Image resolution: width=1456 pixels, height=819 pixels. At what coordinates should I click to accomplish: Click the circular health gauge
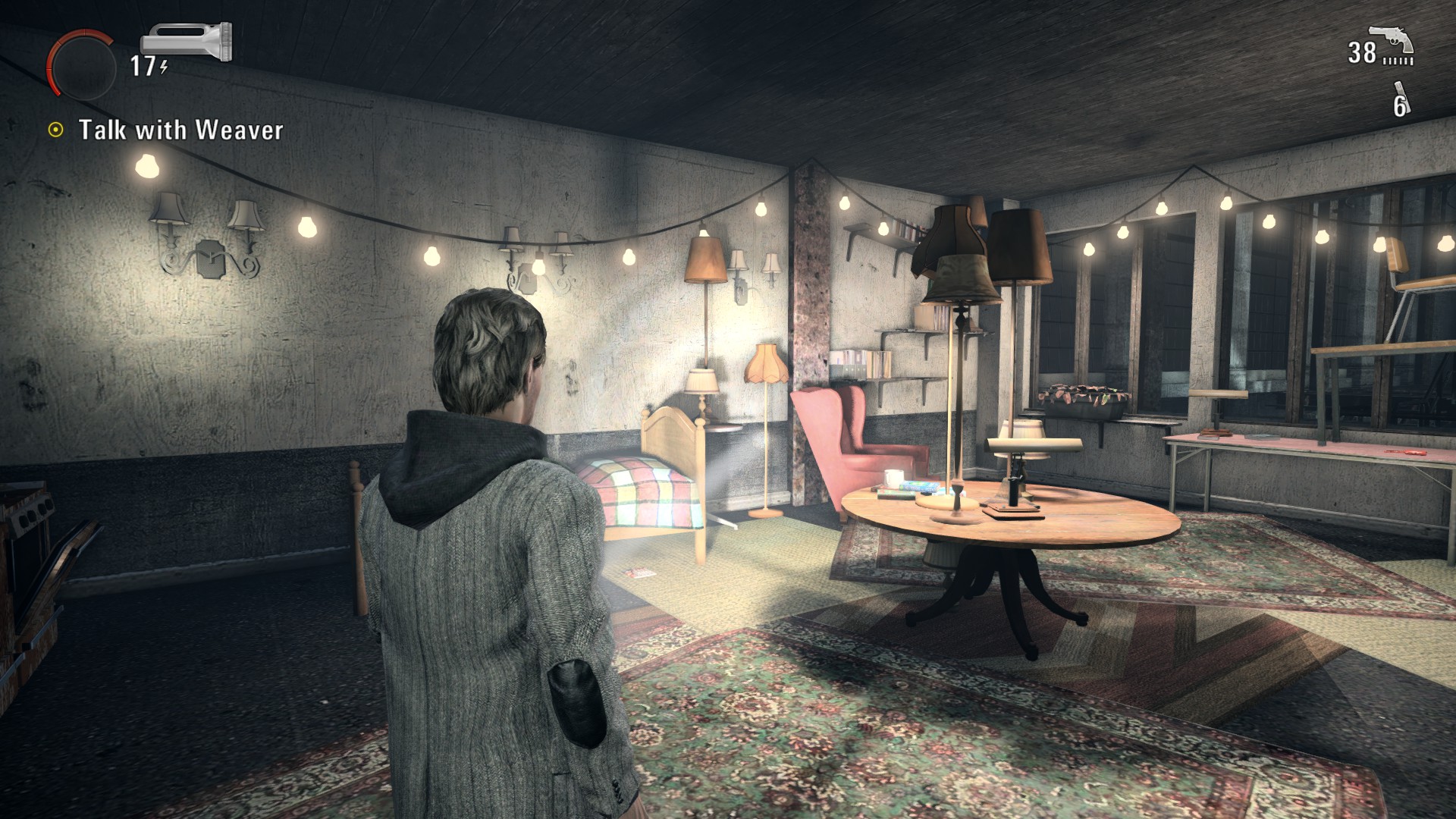[80, 66]
